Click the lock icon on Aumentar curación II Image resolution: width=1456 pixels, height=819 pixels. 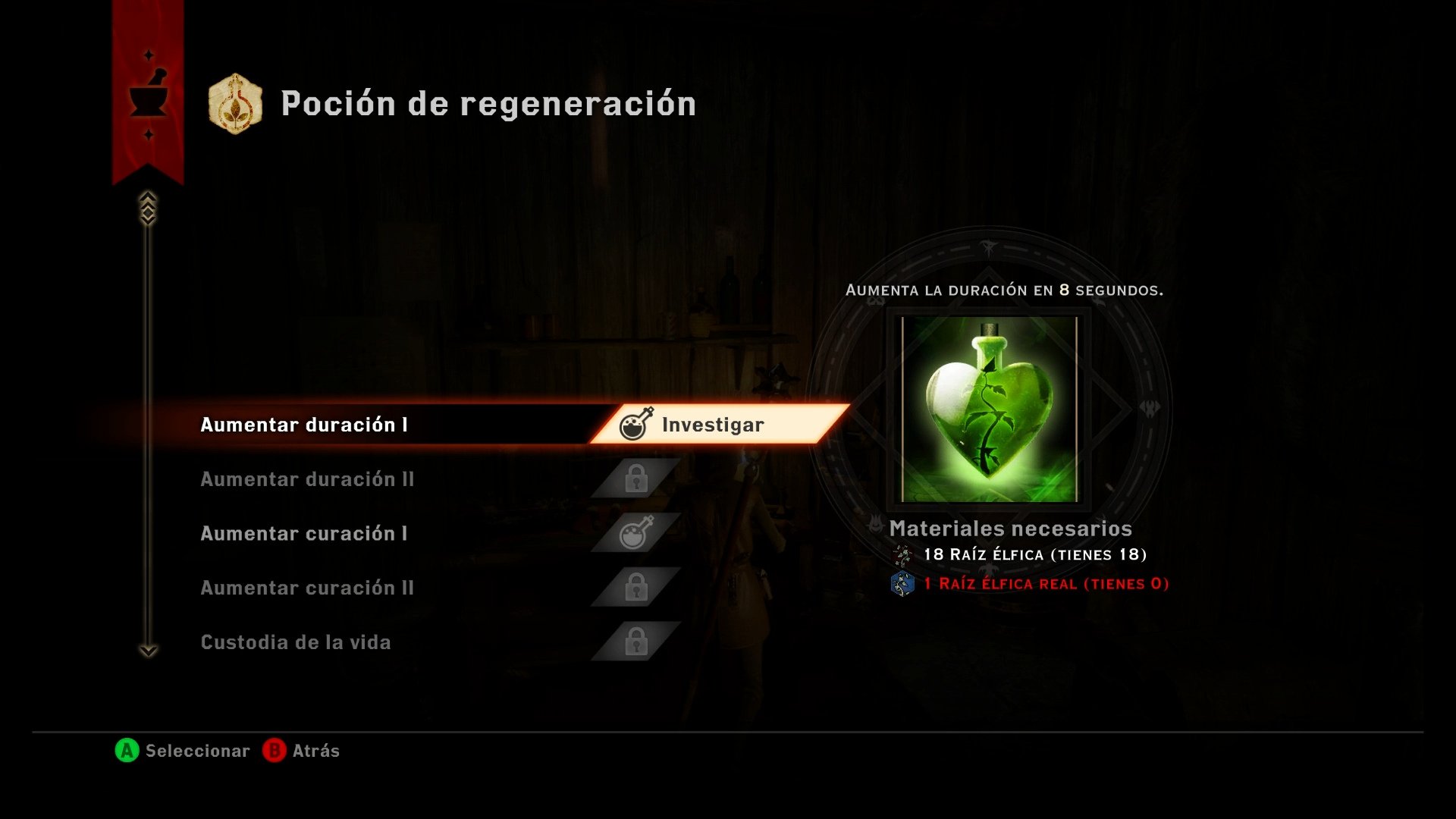(635, 588)
